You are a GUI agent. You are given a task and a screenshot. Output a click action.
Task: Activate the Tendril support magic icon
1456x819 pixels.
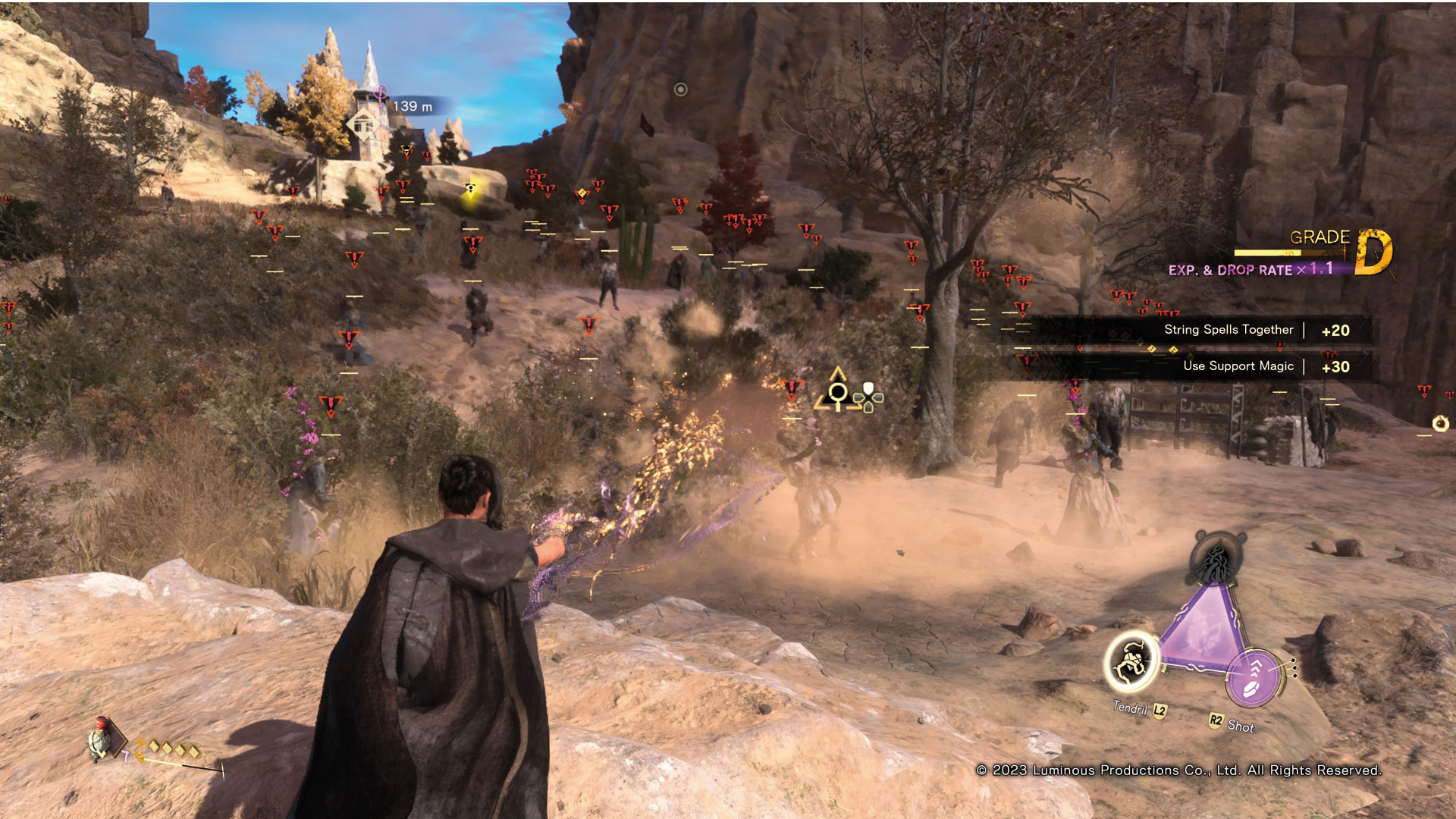(x=1131, y=661)
